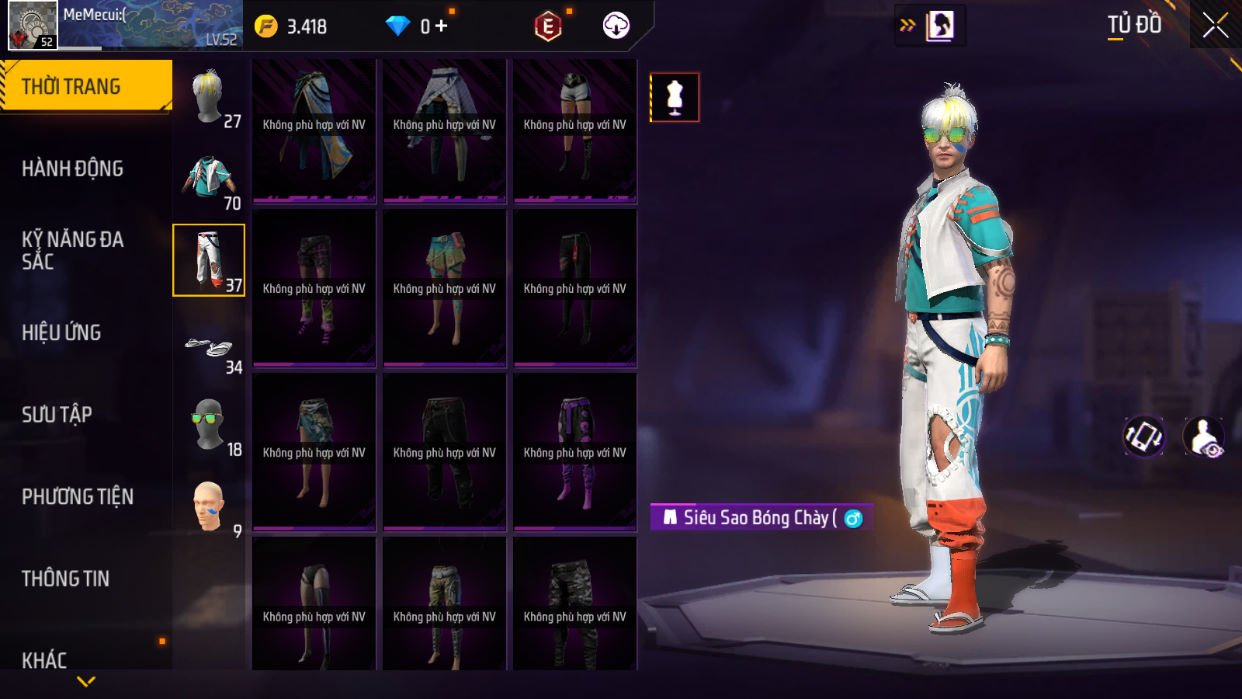1242x699 pixels.
Task: Switch to the Hành Động tab
Action: tap(73, 168)
